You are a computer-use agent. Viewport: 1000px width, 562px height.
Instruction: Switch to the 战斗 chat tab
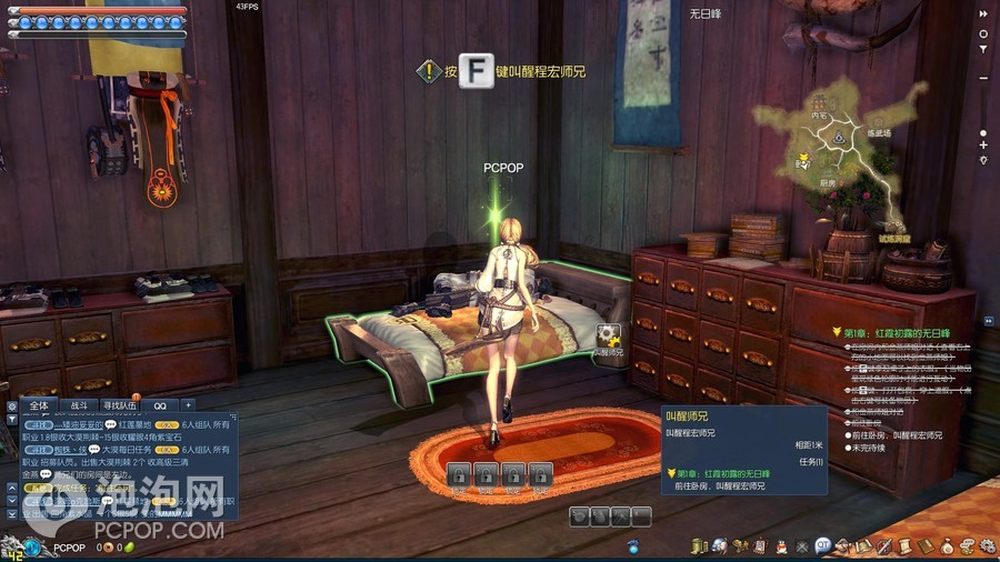pyautogui.click(x=79, y=405)
